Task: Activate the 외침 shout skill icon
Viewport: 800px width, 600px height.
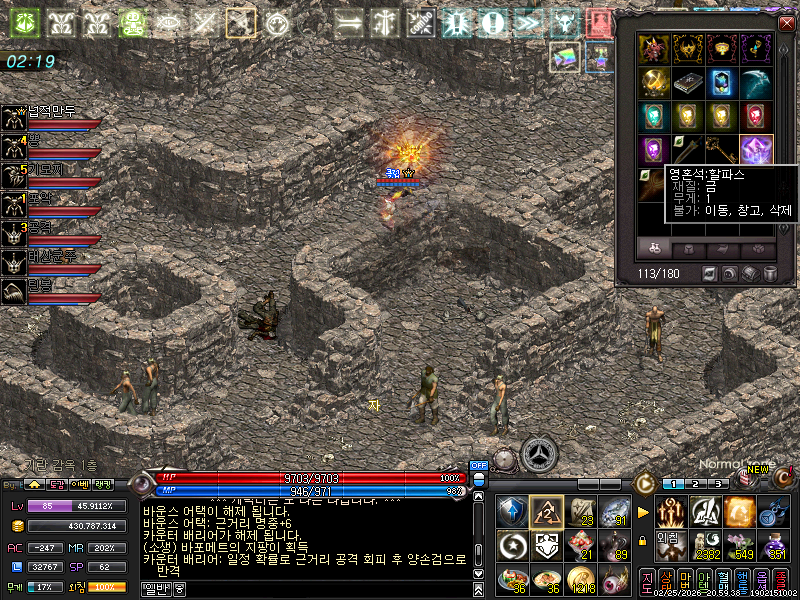Action: click(673, 546)
